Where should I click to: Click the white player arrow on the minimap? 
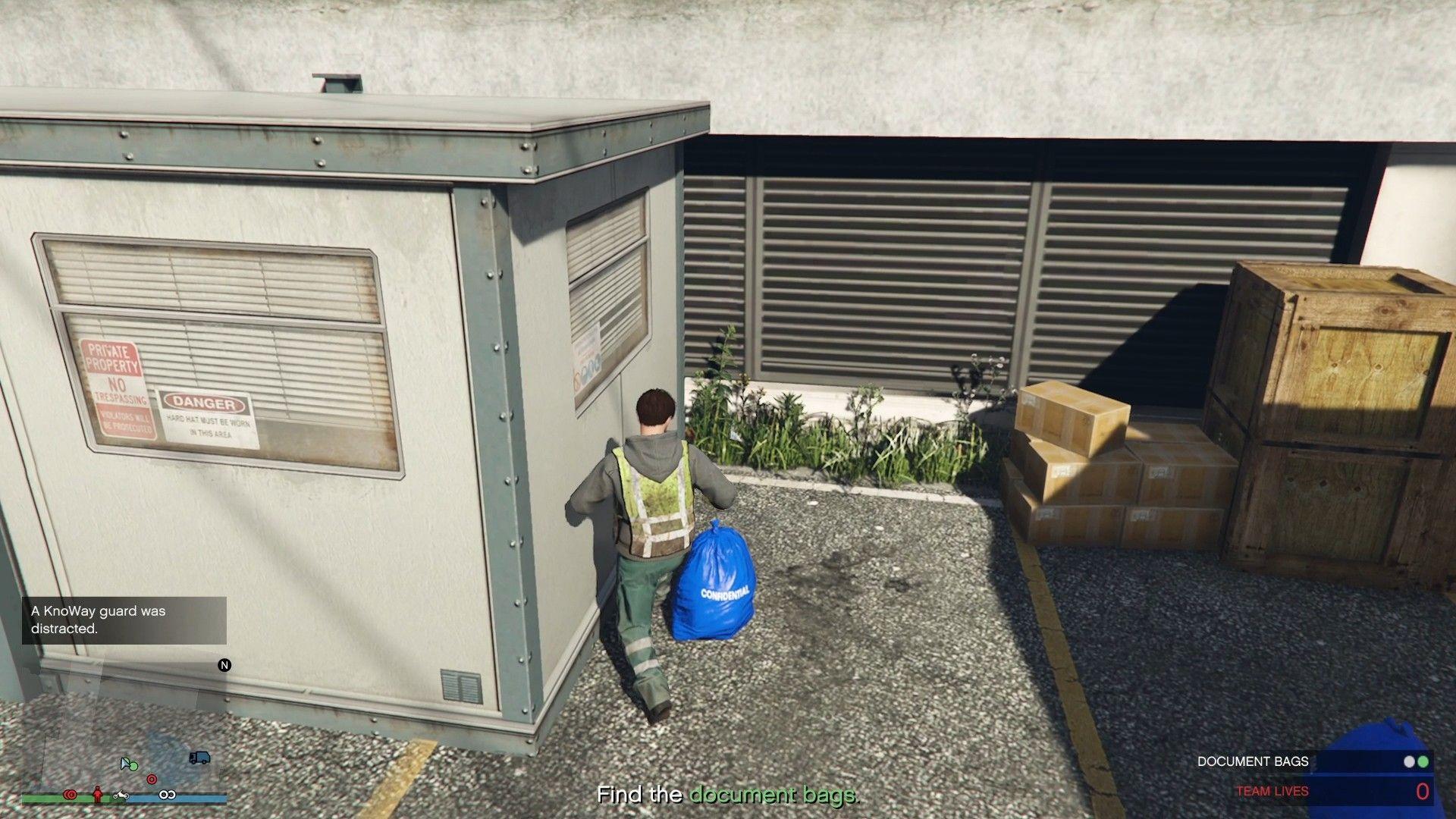(x=124, y=764)
